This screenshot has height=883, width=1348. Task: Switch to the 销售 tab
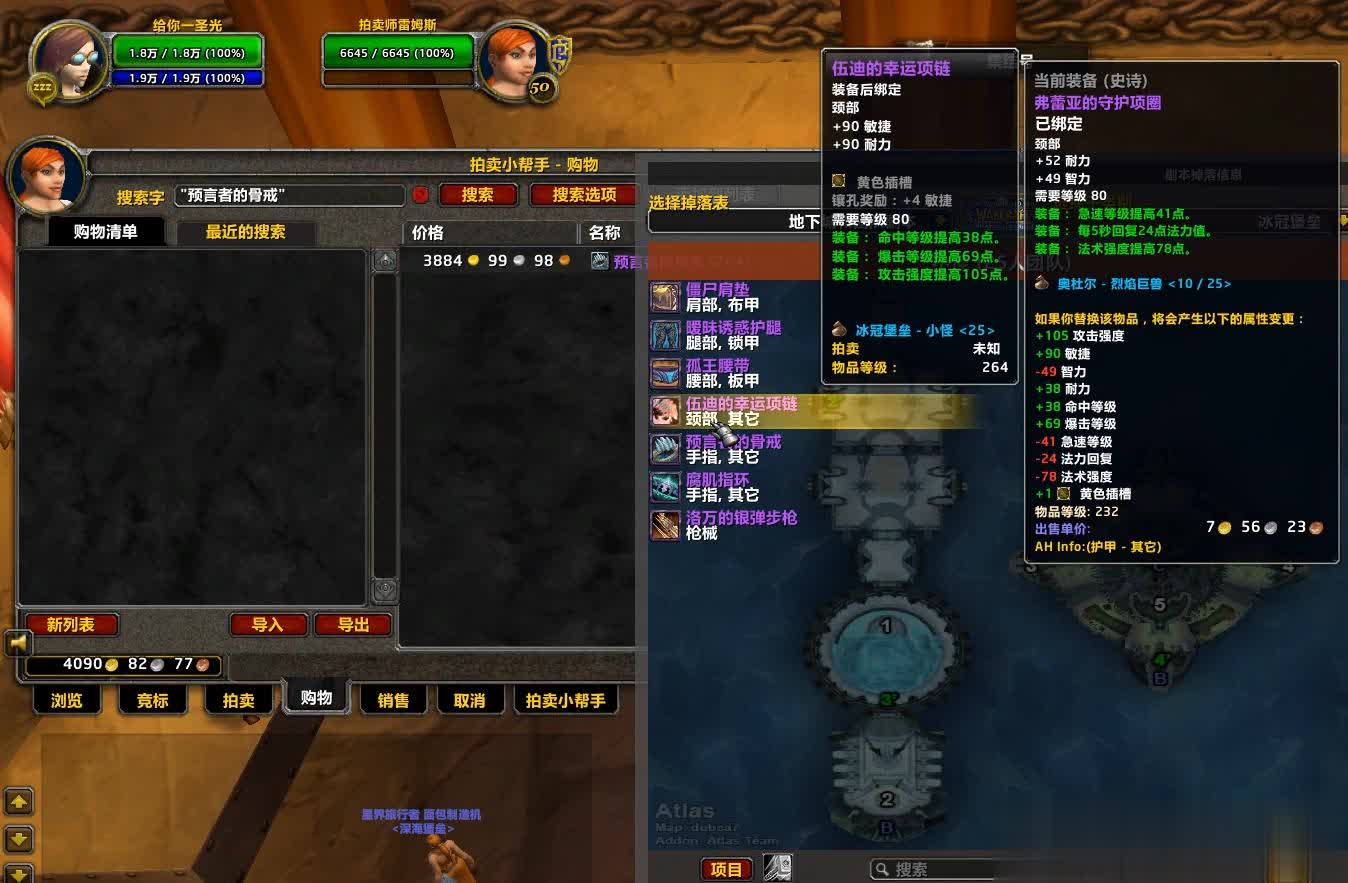coord(393,700)
